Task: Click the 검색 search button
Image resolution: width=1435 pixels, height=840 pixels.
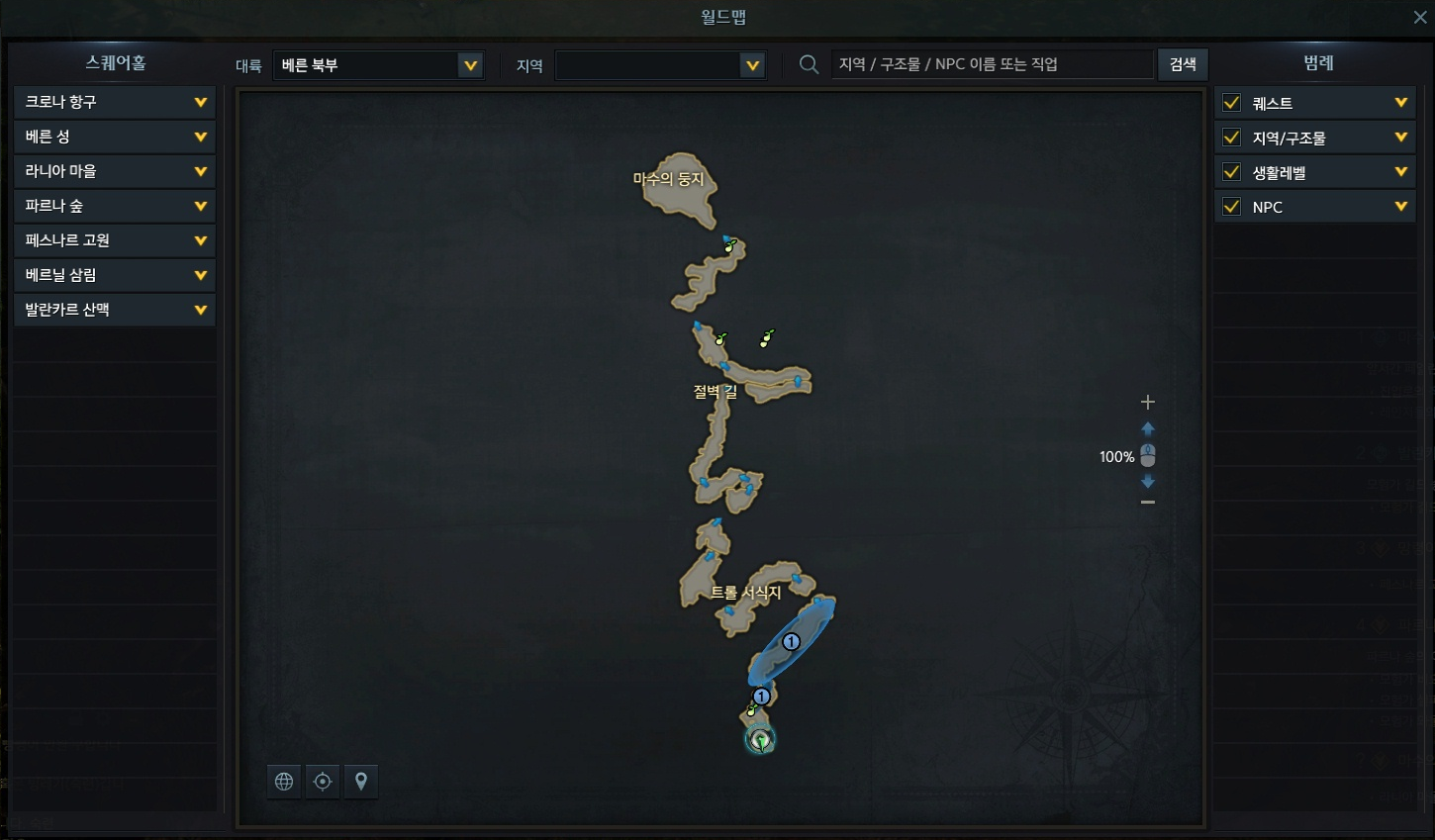Action: pos(1183,64)
